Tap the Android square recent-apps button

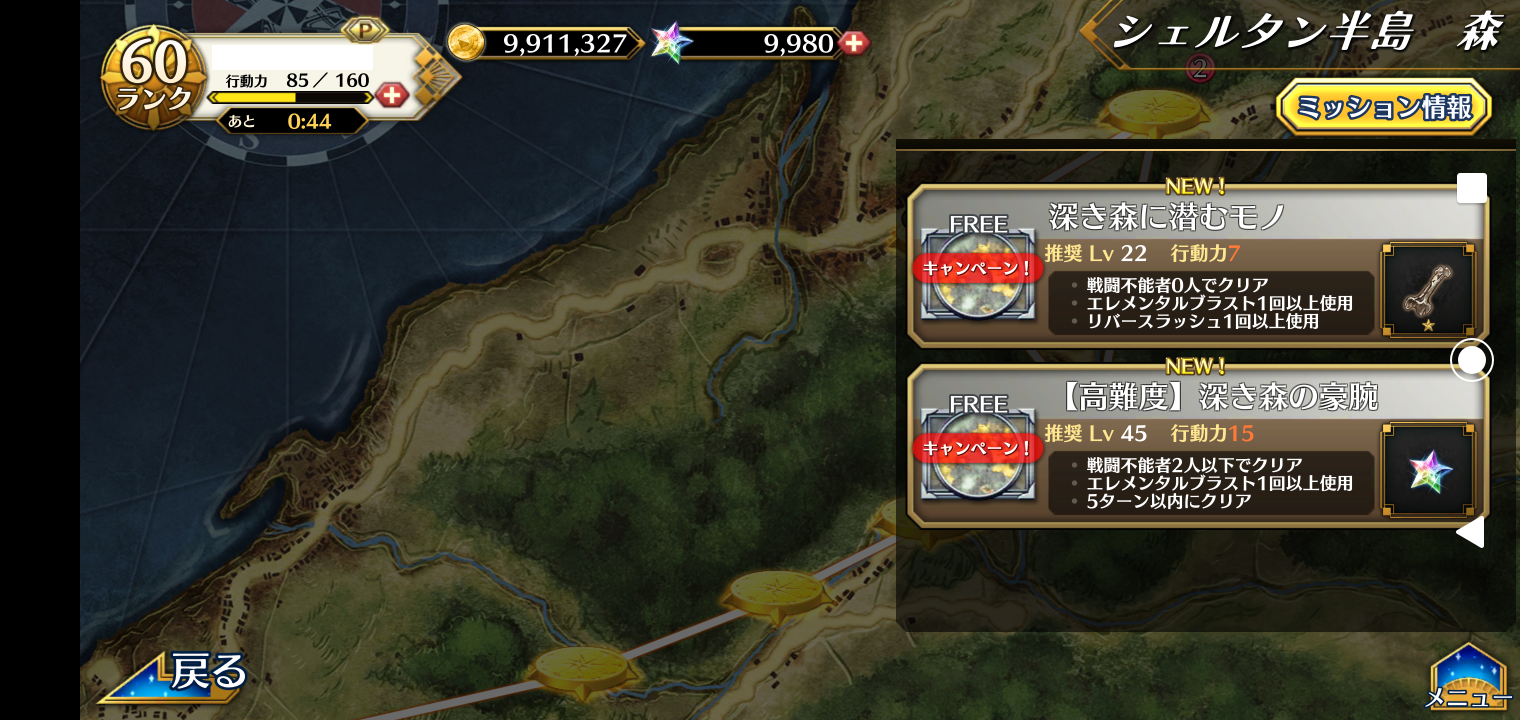1471,188
